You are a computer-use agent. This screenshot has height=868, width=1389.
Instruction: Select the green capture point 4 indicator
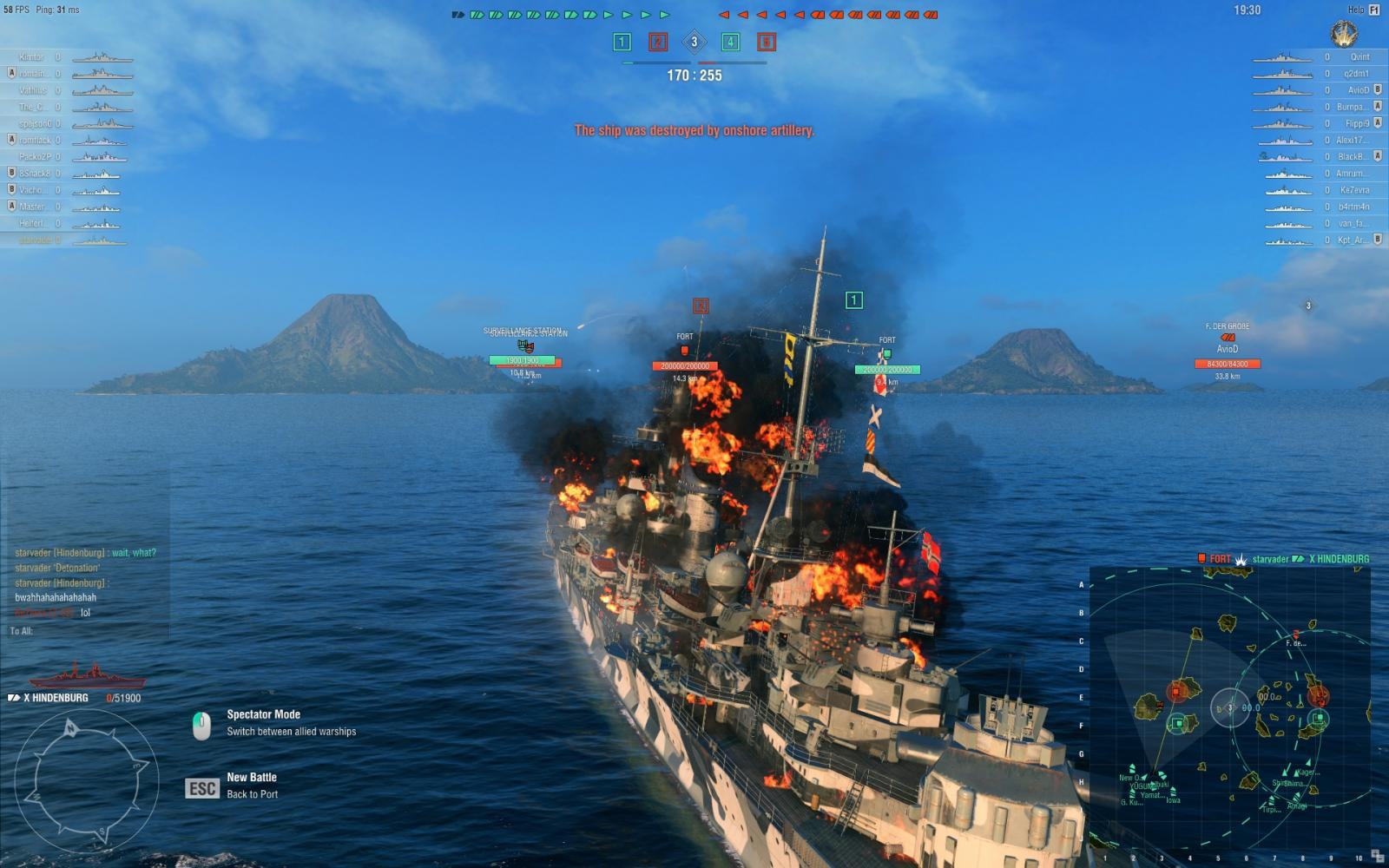730,42
